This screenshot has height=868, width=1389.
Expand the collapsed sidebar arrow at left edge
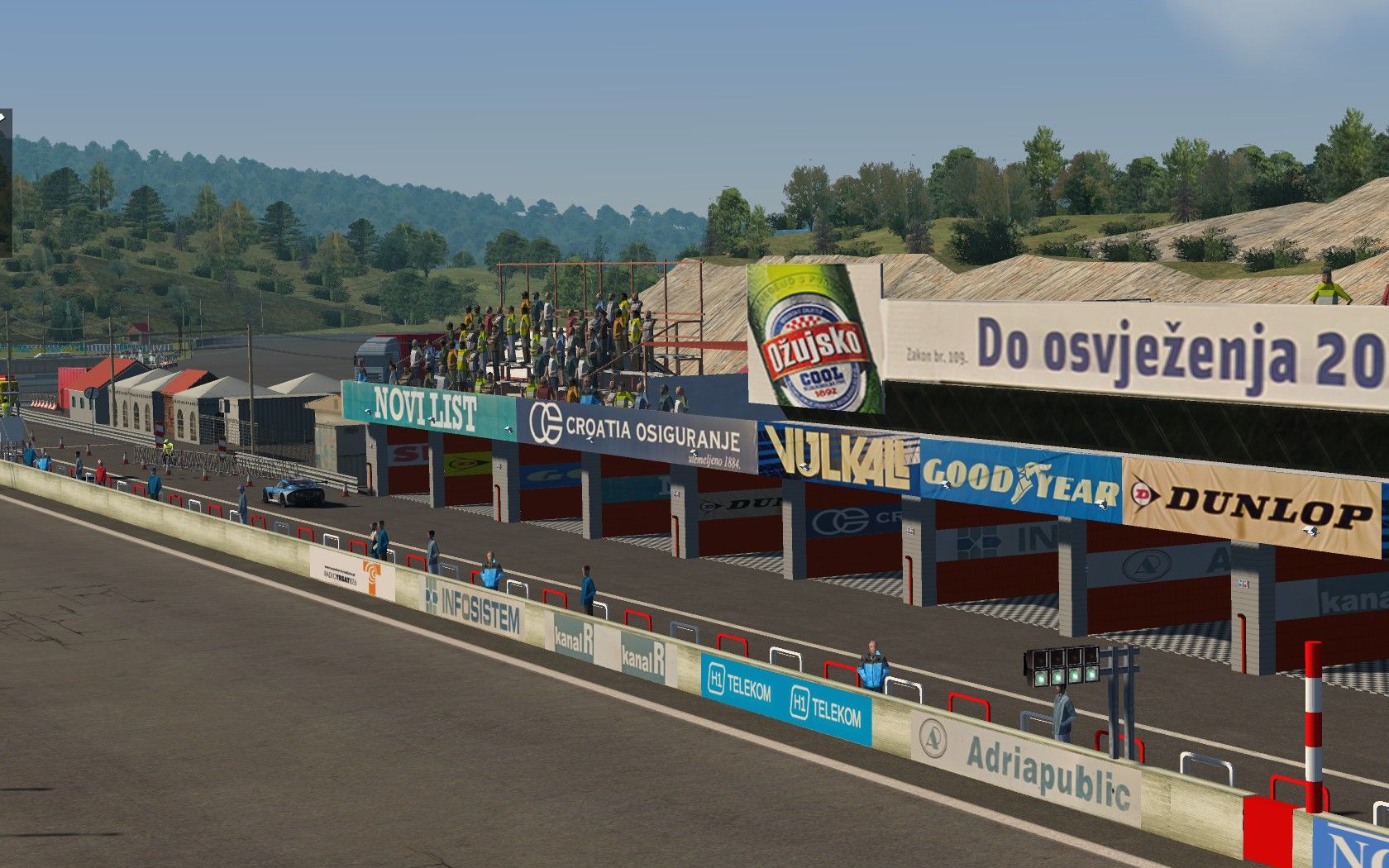(x=3, y=118)
